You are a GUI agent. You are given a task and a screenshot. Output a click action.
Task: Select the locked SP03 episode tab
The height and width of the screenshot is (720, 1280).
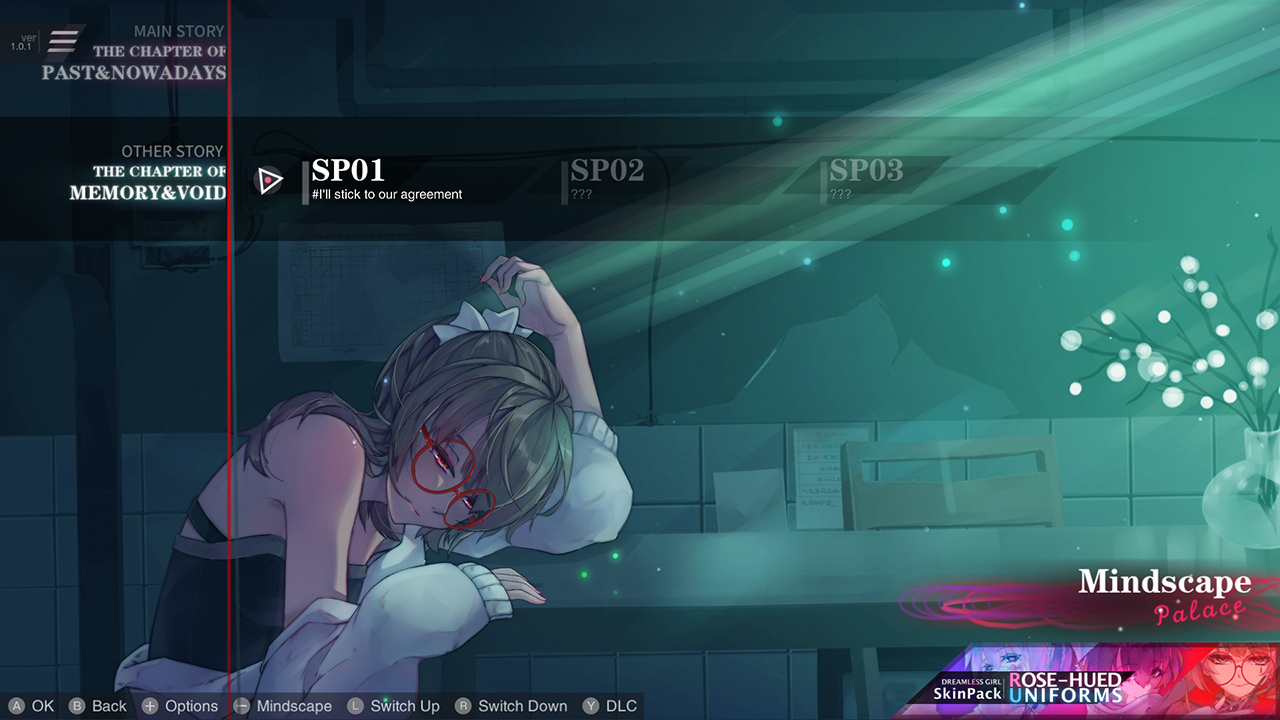868,170
